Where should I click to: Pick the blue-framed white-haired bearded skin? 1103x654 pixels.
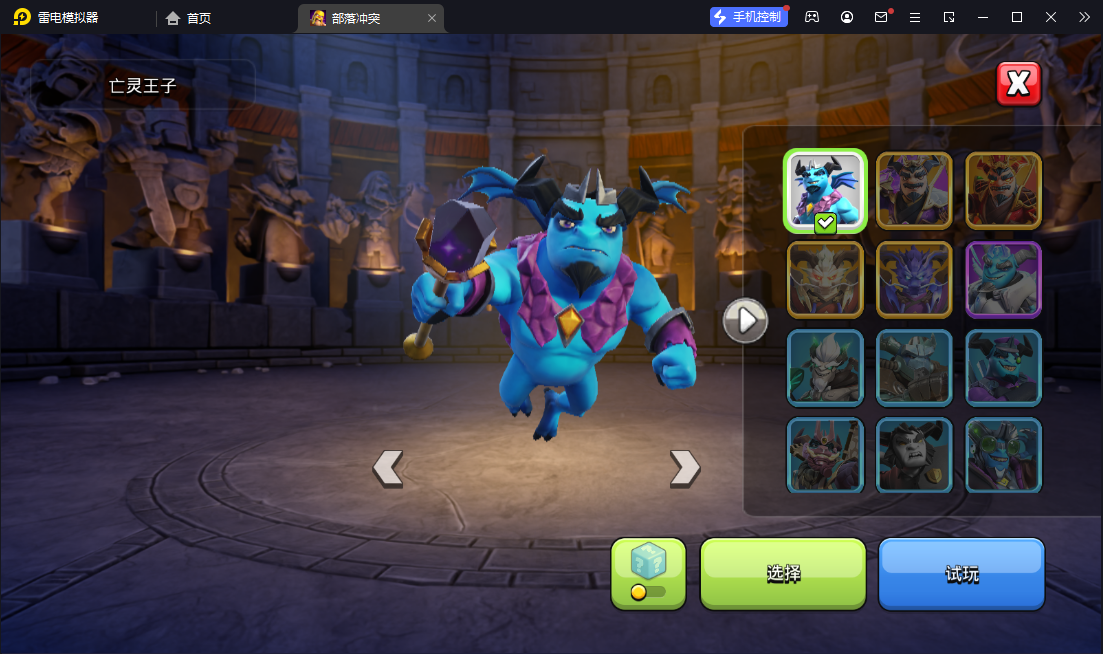[825, 367]
